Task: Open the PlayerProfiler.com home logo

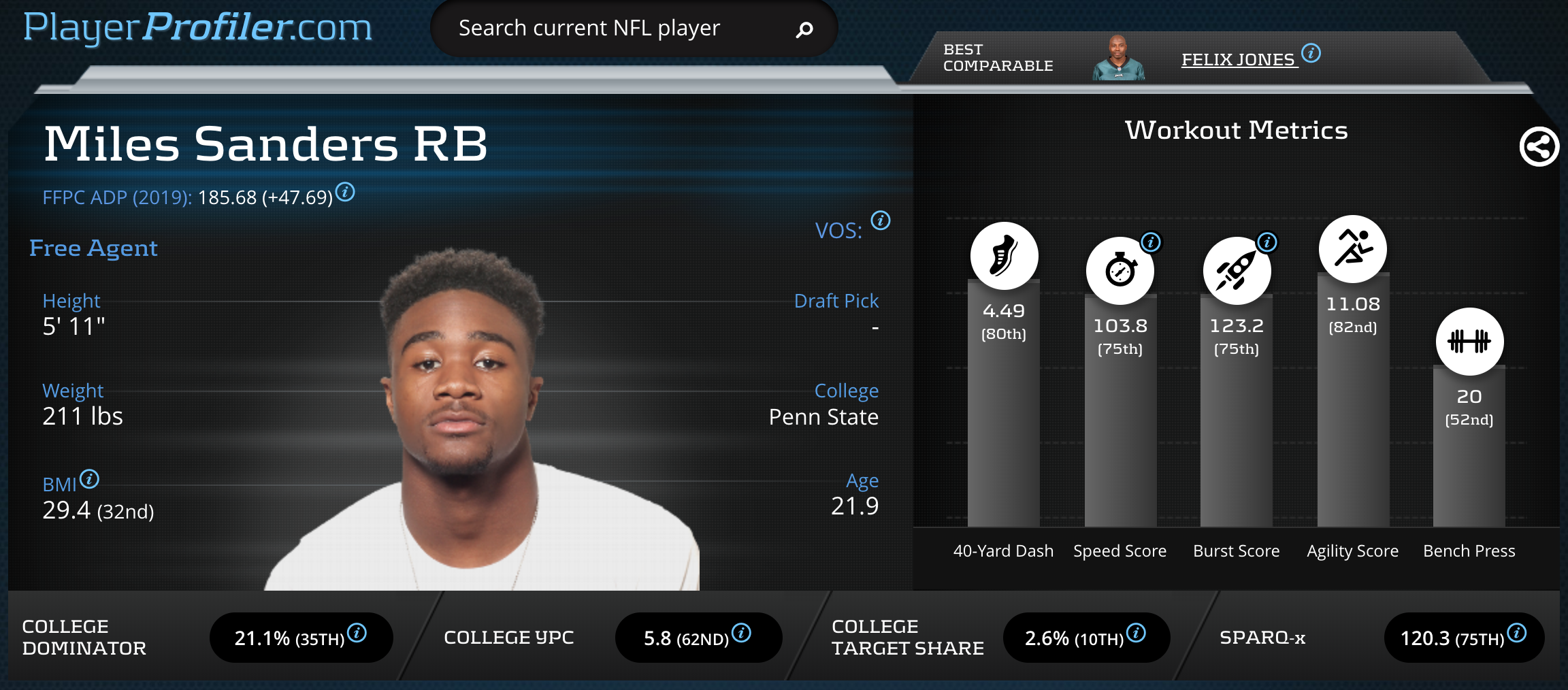Action: 197,27
